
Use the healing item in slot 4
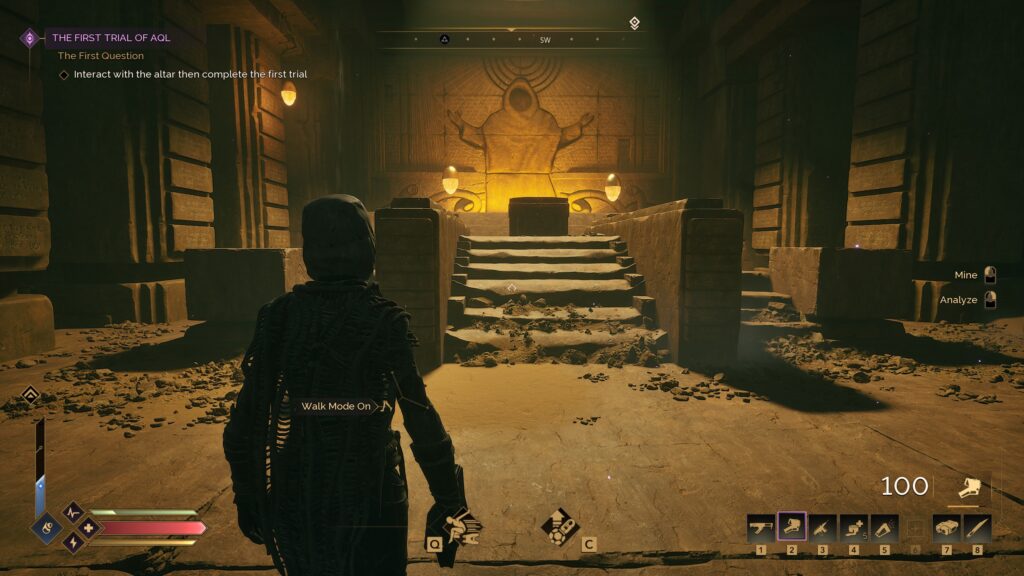(x=854, y=527)
